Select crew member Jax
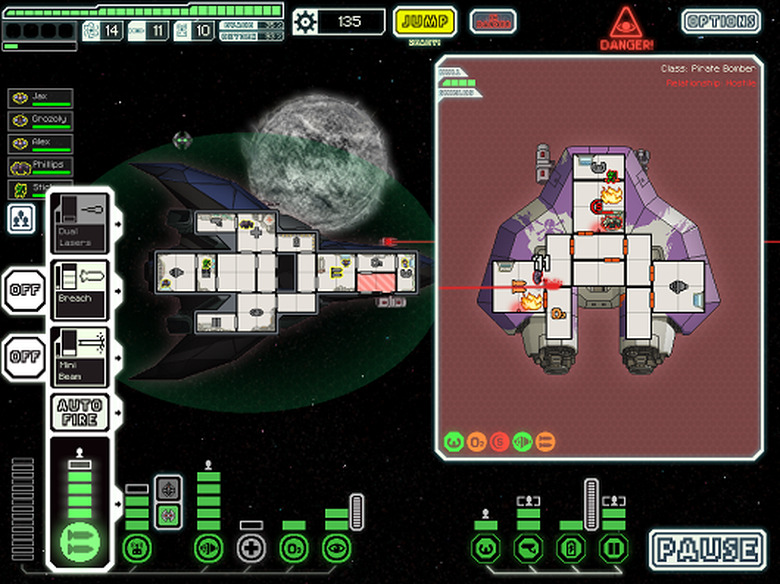 click(x=41, y=98)
